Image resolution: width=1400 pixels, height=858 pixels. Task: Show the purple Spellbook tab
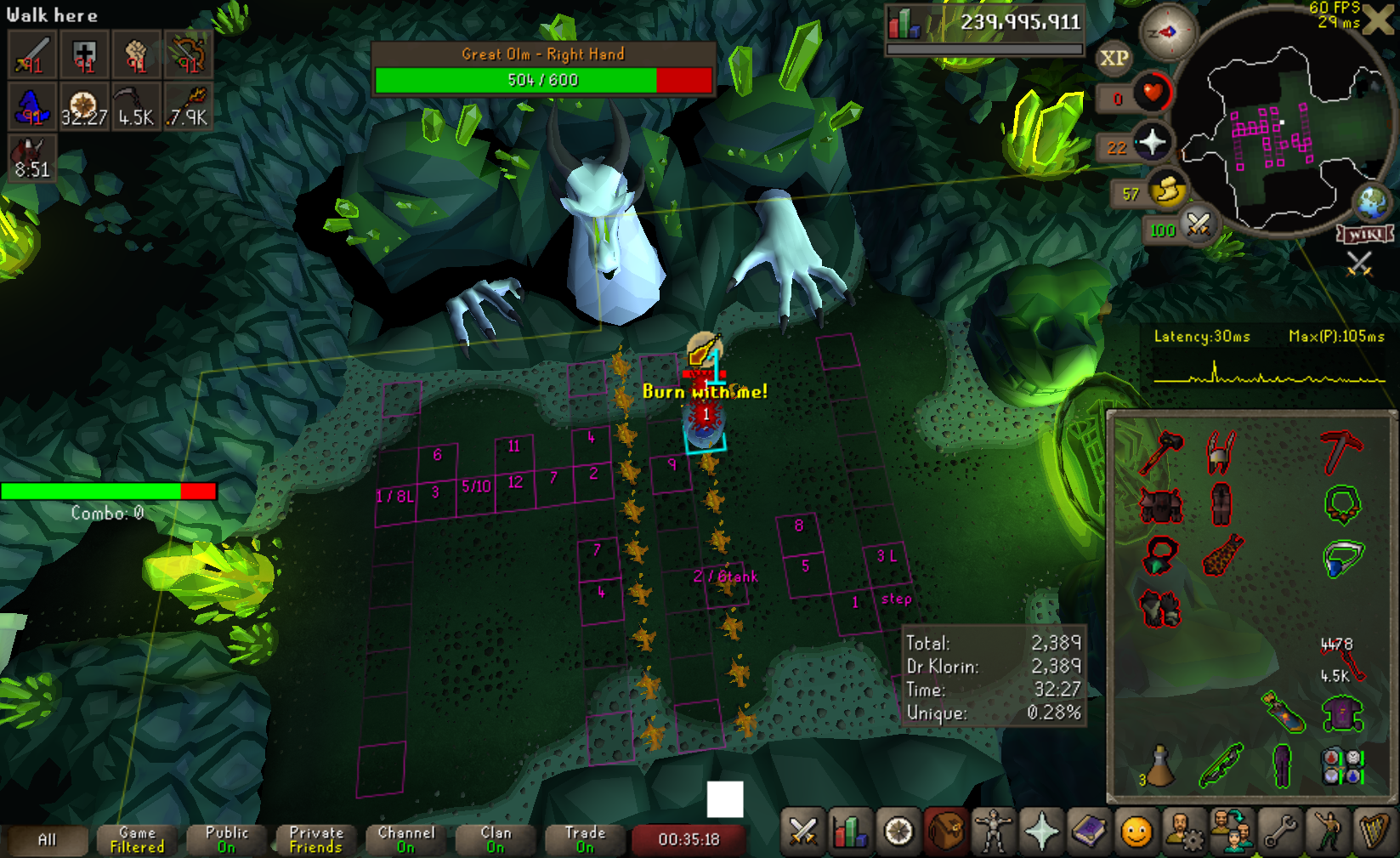pos(1088,832)
